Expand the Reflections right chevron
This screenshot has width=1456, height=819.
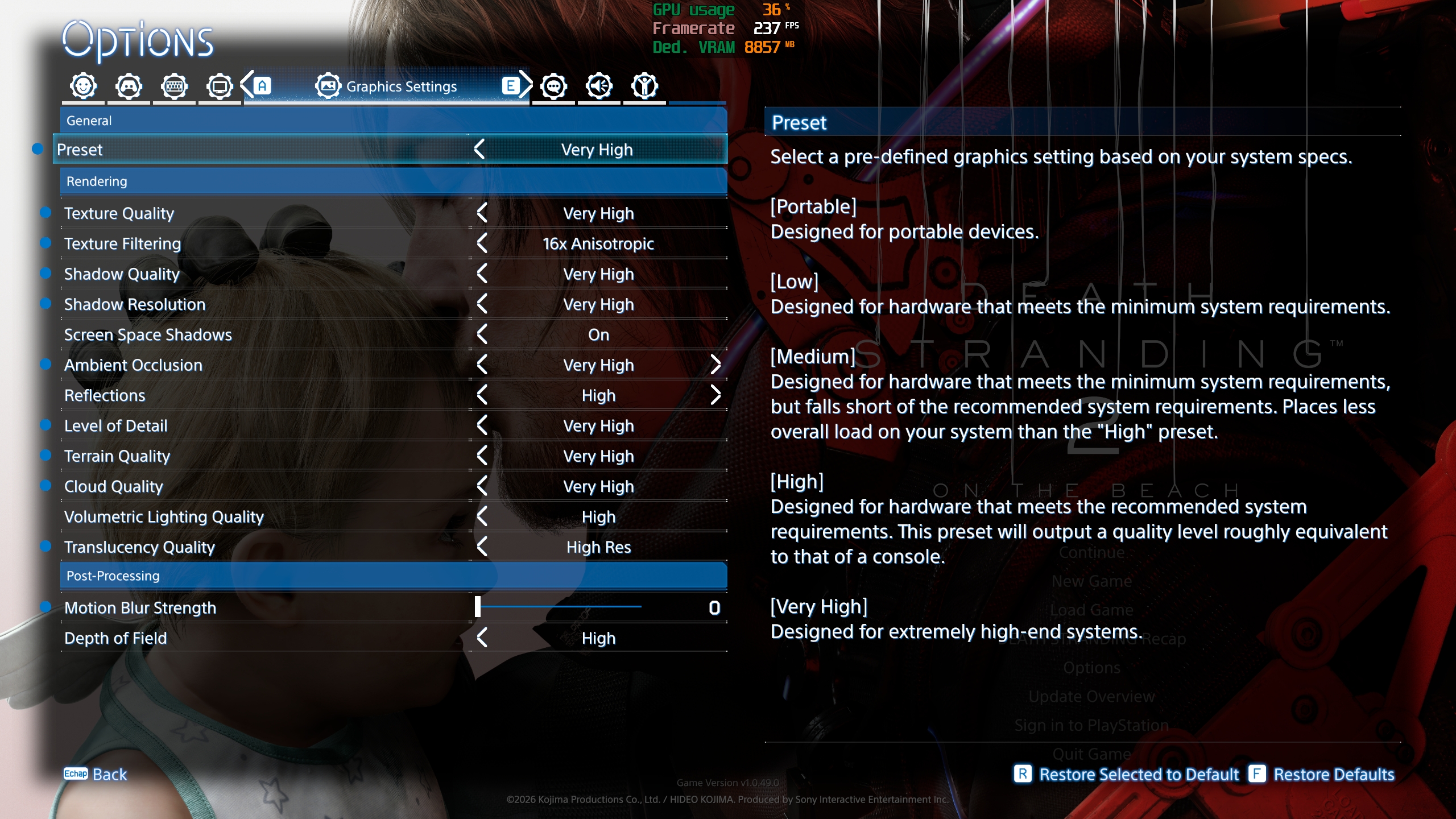point(715,395)
